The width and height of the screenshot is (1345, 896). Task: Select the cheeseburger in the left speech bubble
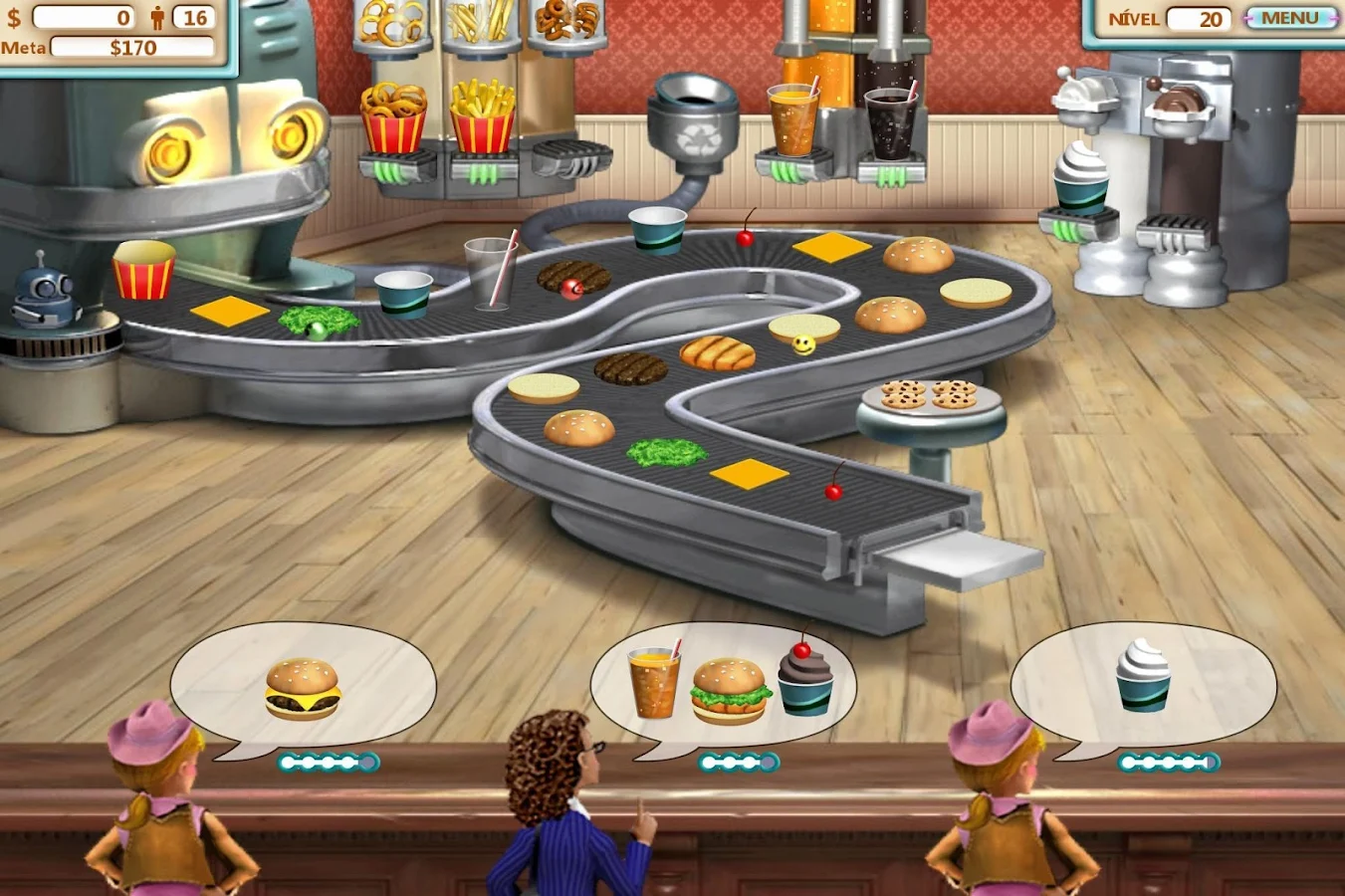(x=300, y=689)
